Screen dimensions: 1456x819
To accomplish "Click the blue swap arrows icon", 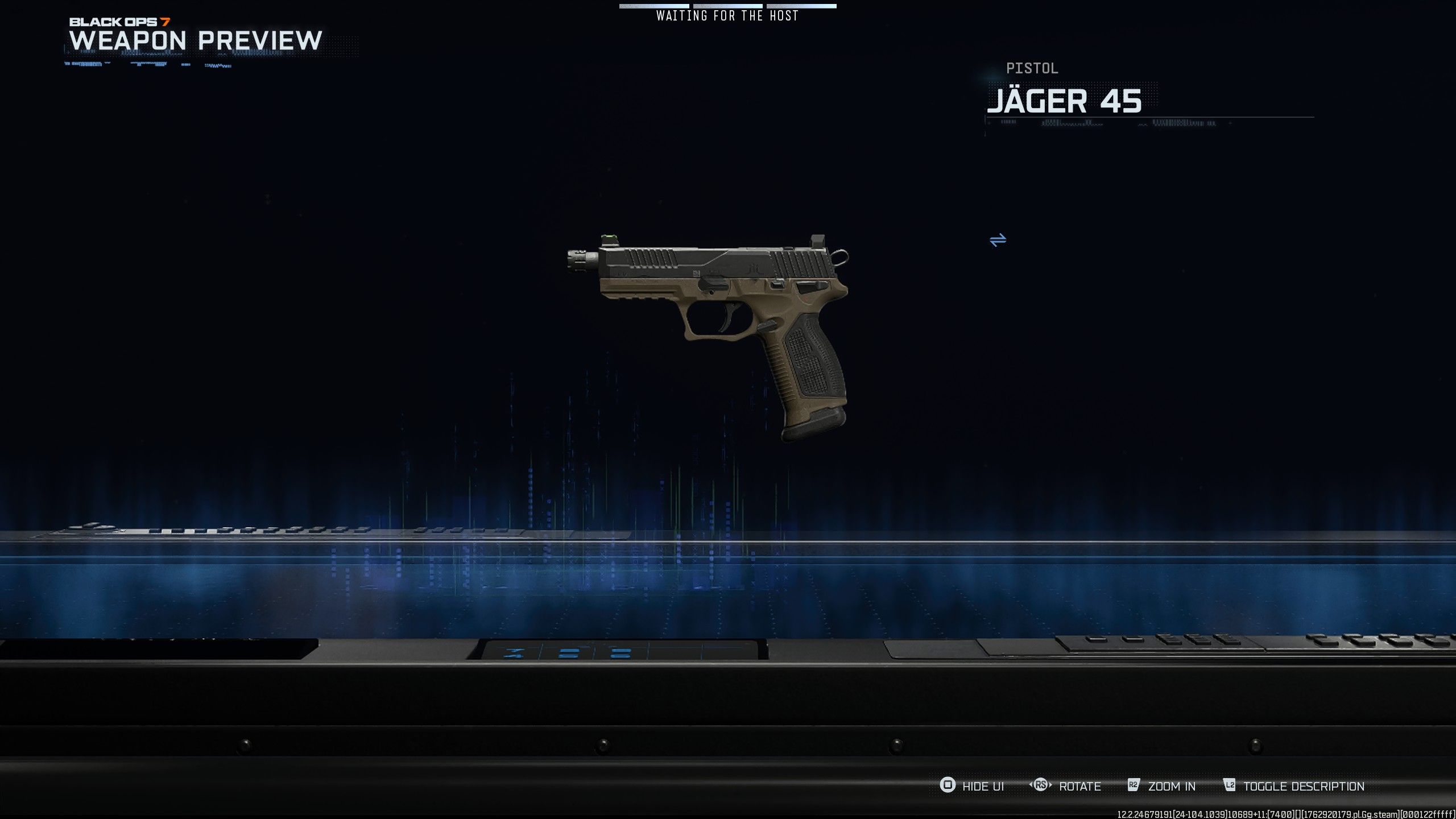I will tap(998, 240).
